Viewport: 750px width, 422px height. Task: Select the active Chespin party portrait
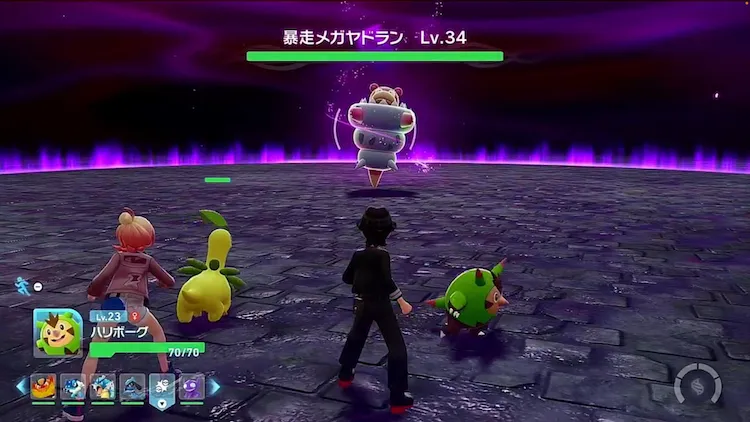click(x=57, y=332)
